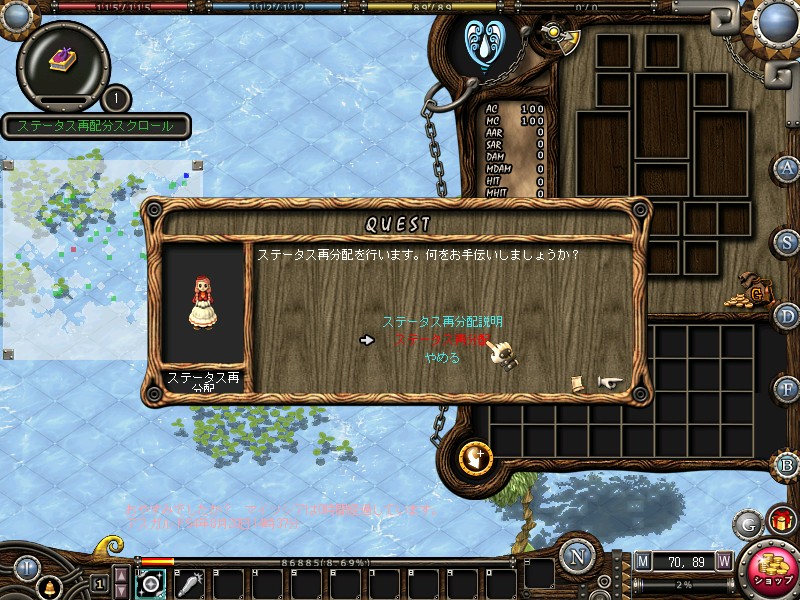Image resolution: width=800 pixels, height=600 pixels.
Task: Select the red ステータス再分配 option
Action: (x=442, y=340)
